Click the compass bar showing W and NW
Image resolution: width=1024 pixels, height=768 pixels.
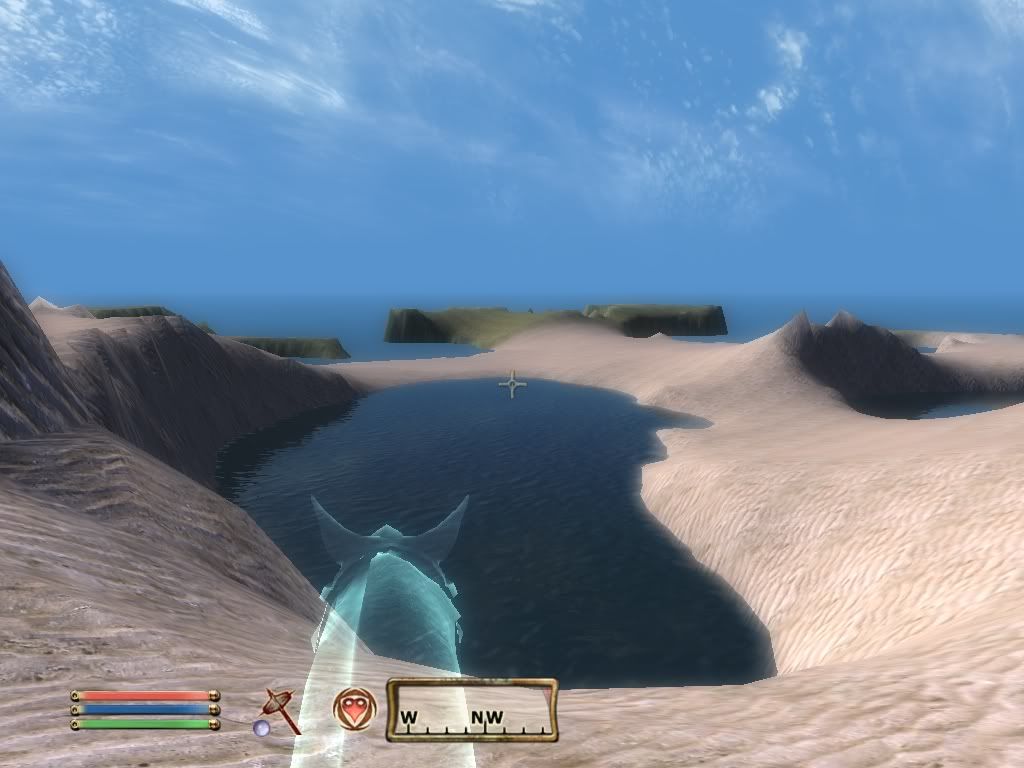pos(472,710)
